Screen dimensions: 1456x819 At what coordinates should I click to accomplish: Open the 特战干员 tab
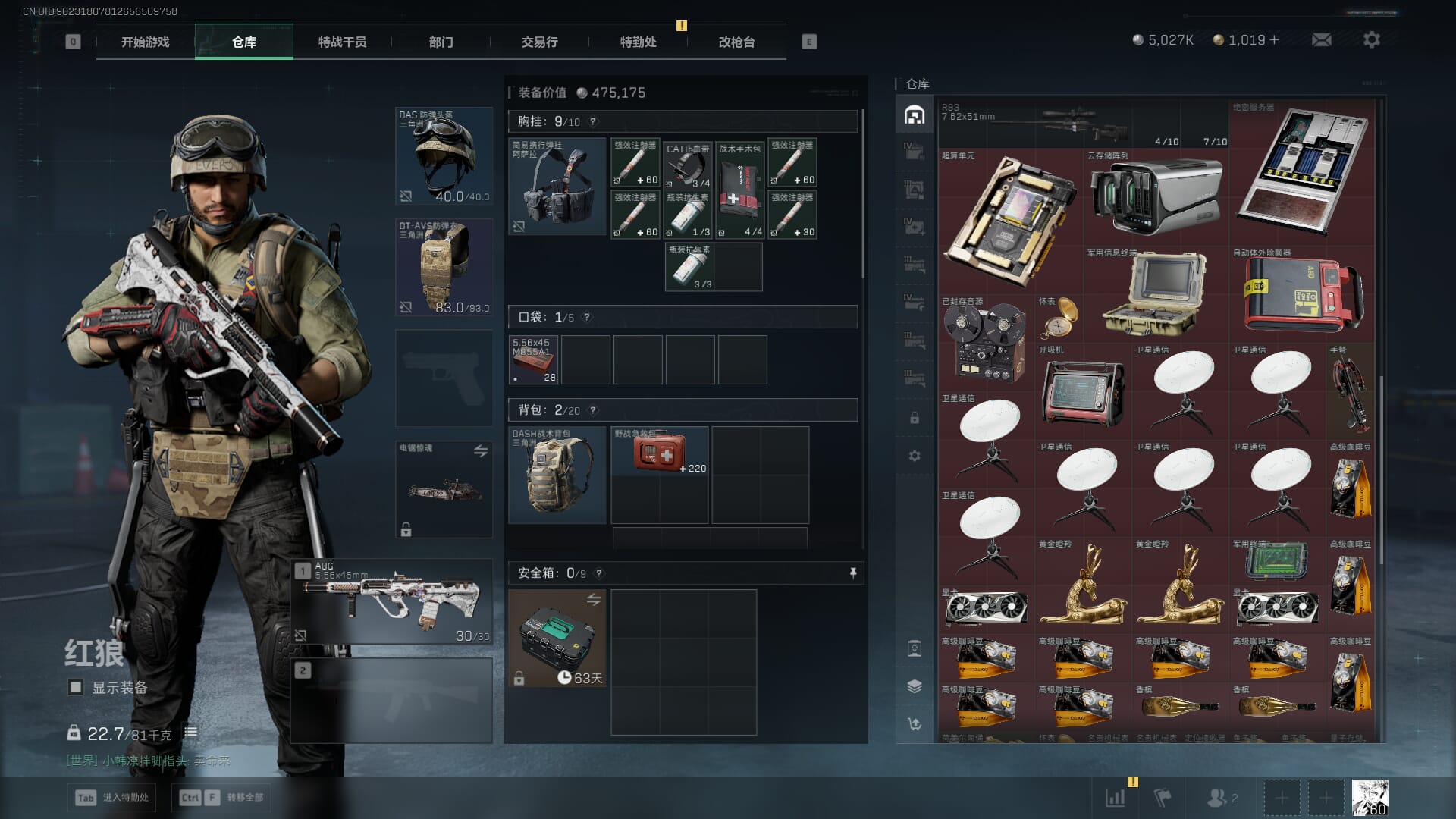click(x=342, y=42)
